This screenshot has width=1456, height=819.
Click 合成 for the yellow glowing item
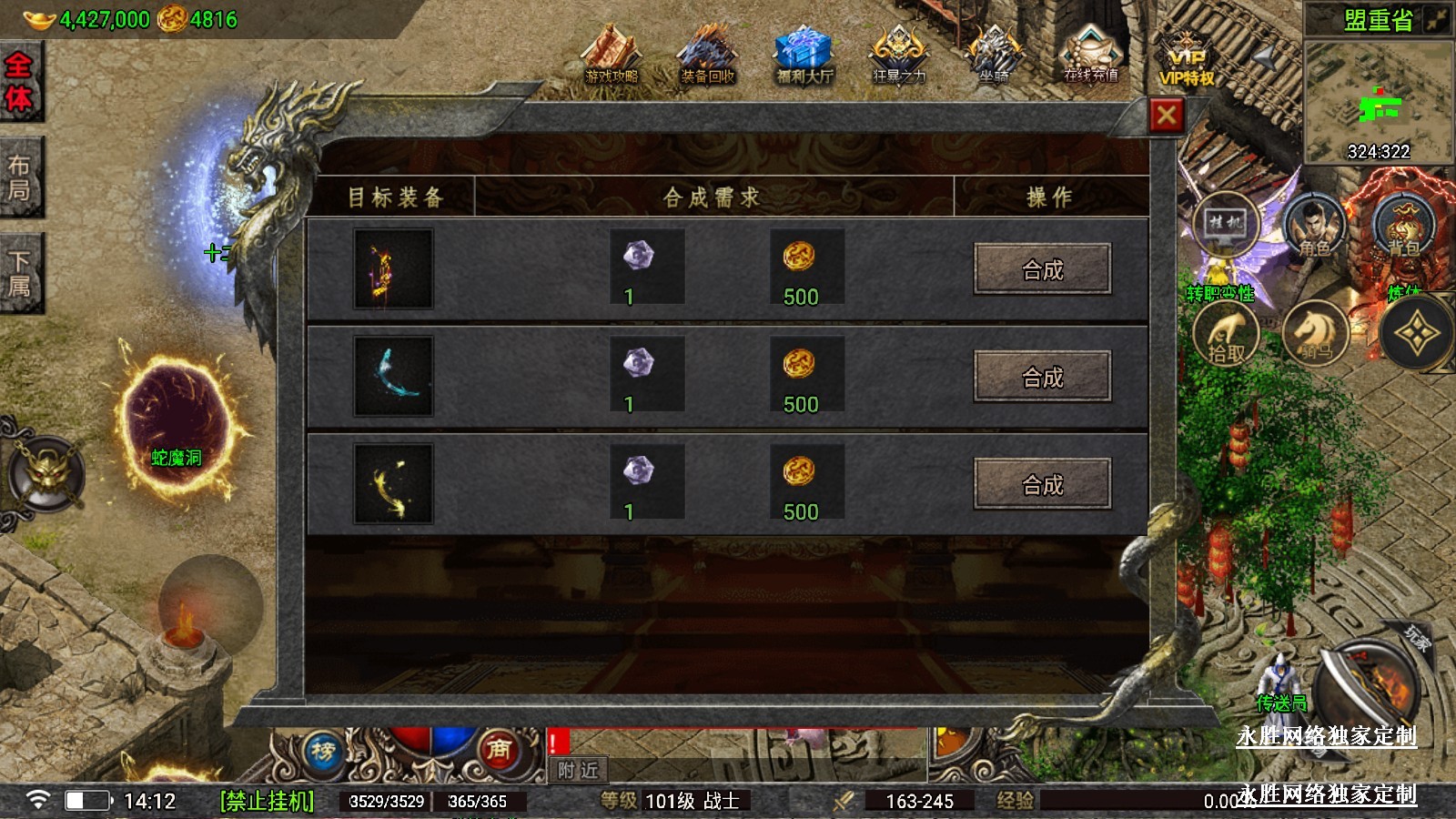coord(1042,484)
